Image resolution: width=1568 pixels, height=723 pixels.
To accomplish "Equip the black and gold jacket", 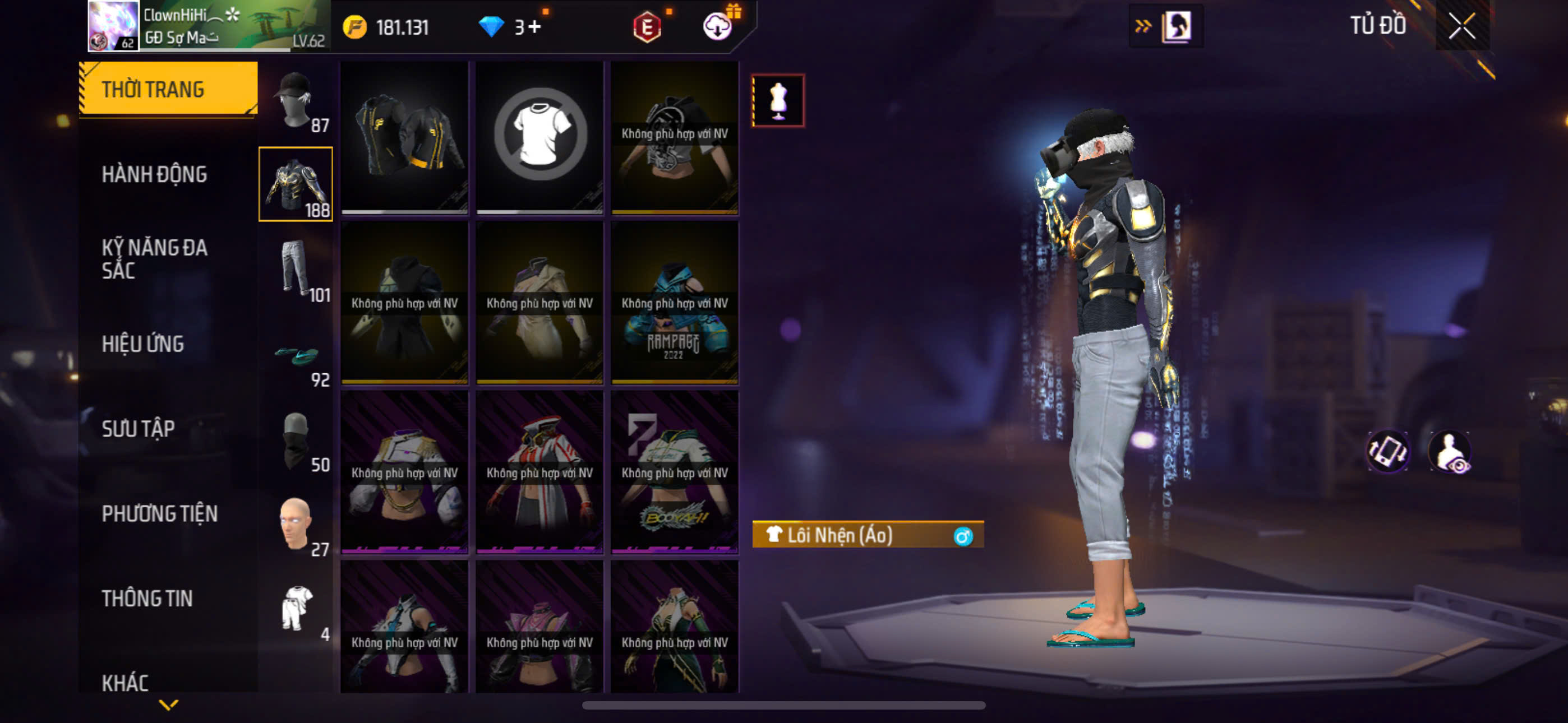I will click(404, 136).
